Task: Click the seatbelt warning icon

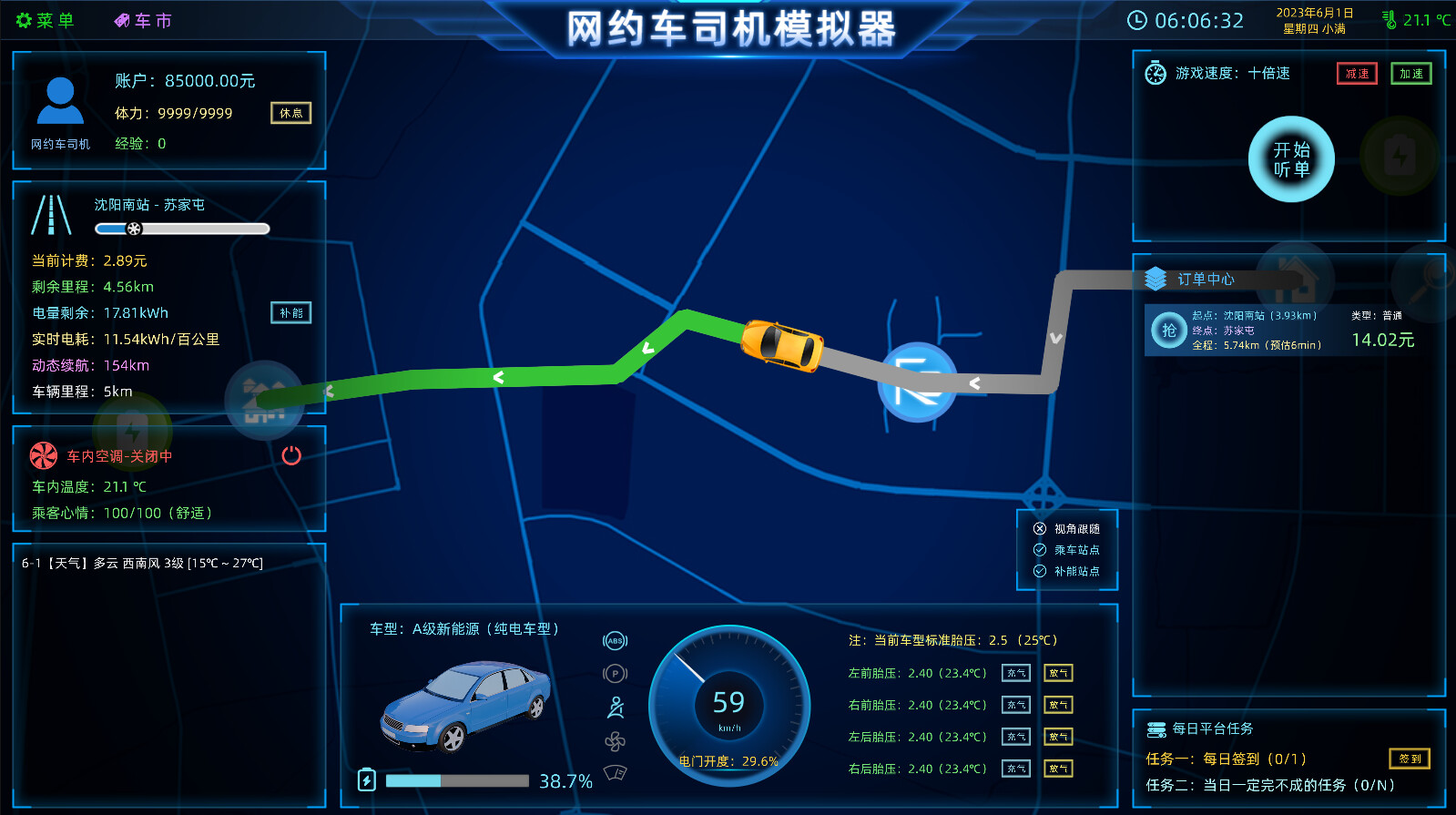Action: [x=615, y=706]
